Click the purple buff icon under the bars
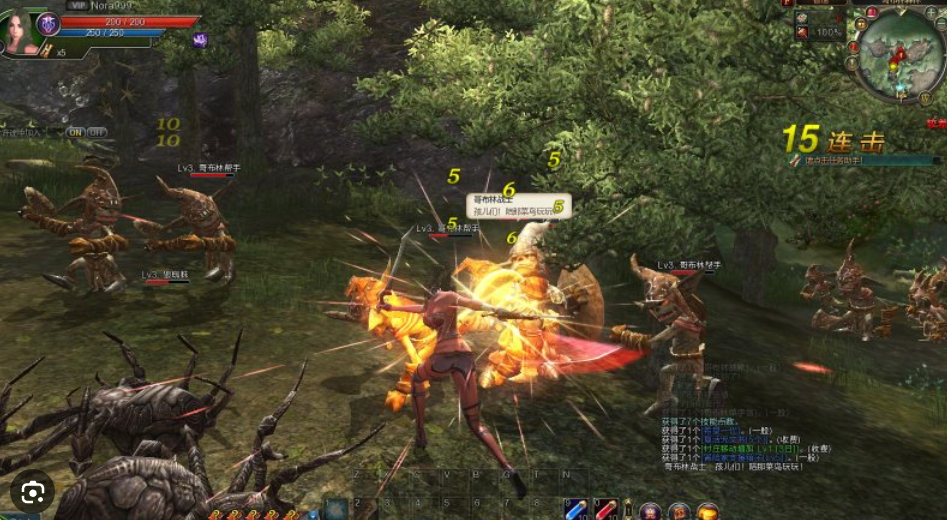 [x=199, y=40]
